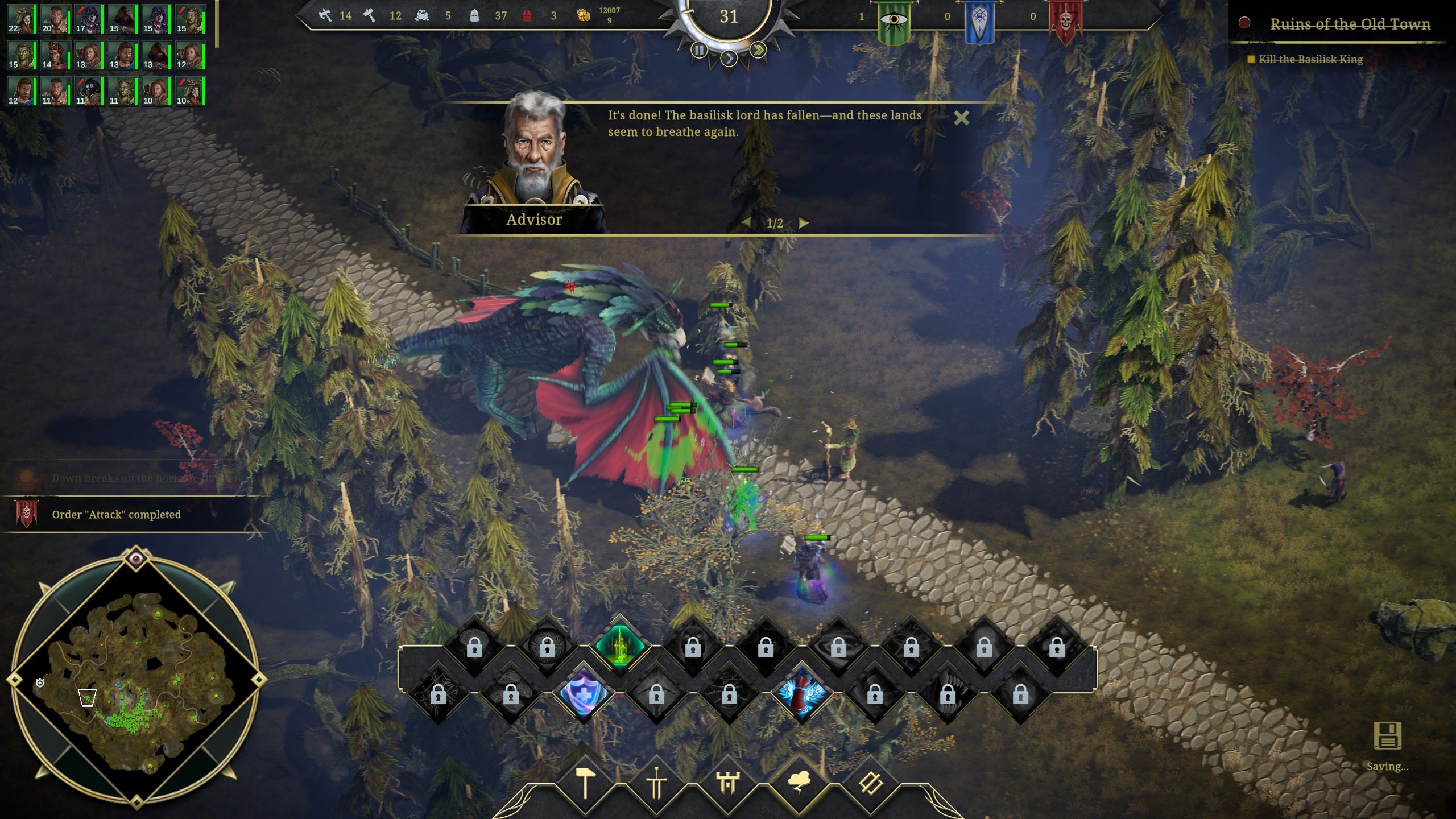
Task: Go to the next Advisor message
Action: click(803, 223)
